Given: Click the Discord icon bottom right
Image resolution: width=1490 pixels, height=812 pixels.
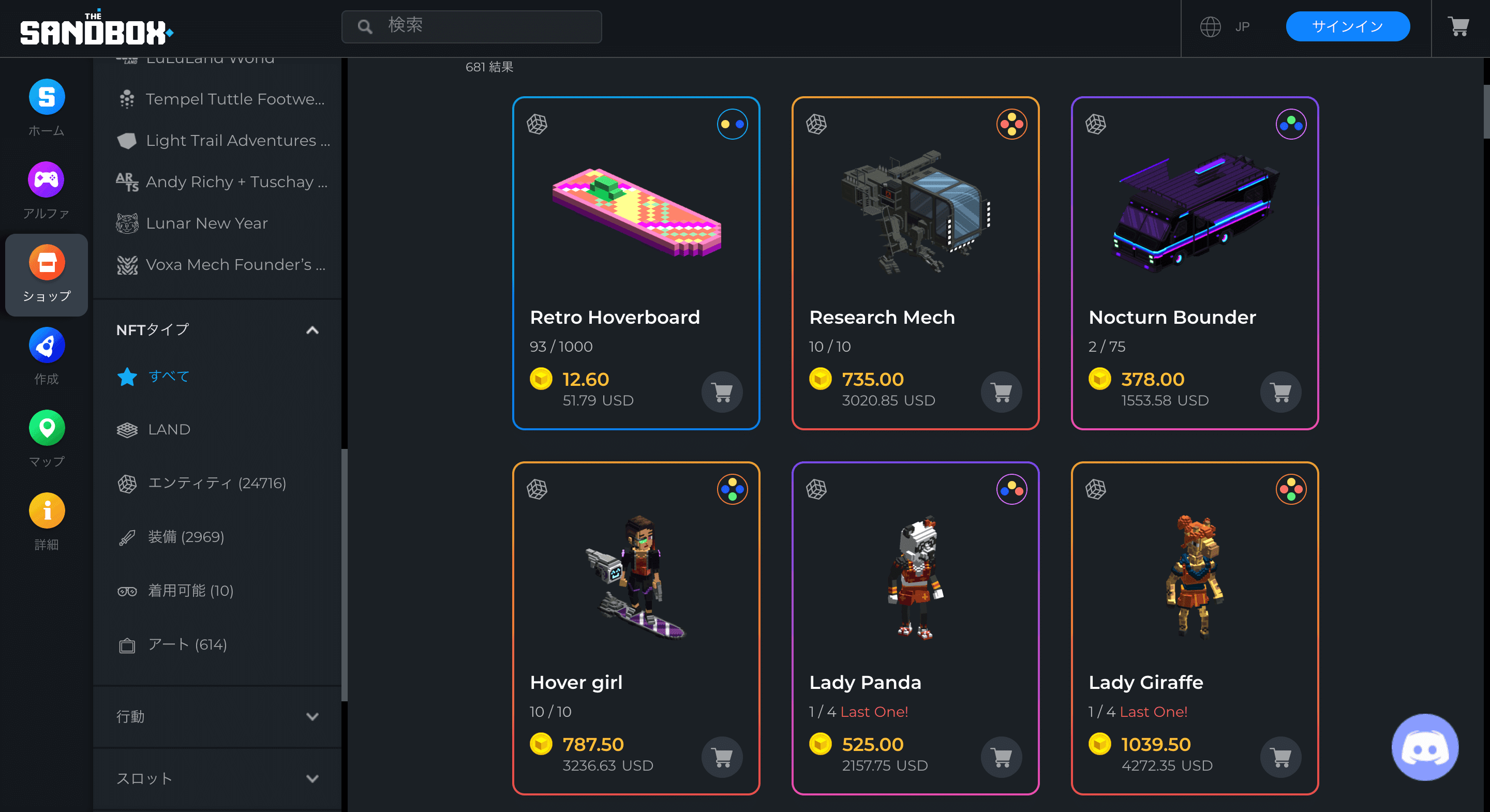Looking at the screenshot, I should pos(1425,748).
